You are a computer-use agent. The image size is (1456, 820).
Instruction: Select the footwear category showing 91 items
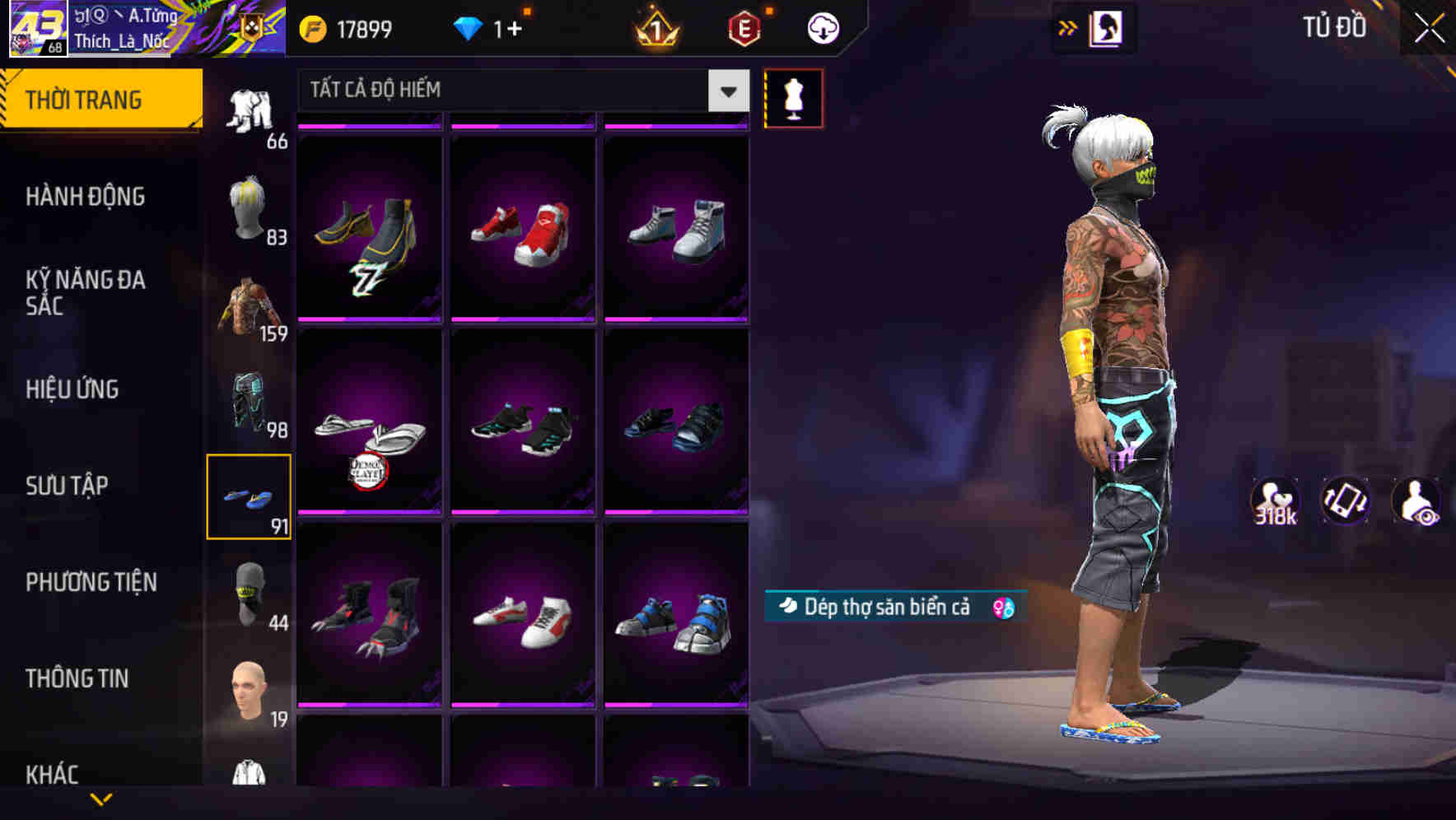(x=250, y=494)
